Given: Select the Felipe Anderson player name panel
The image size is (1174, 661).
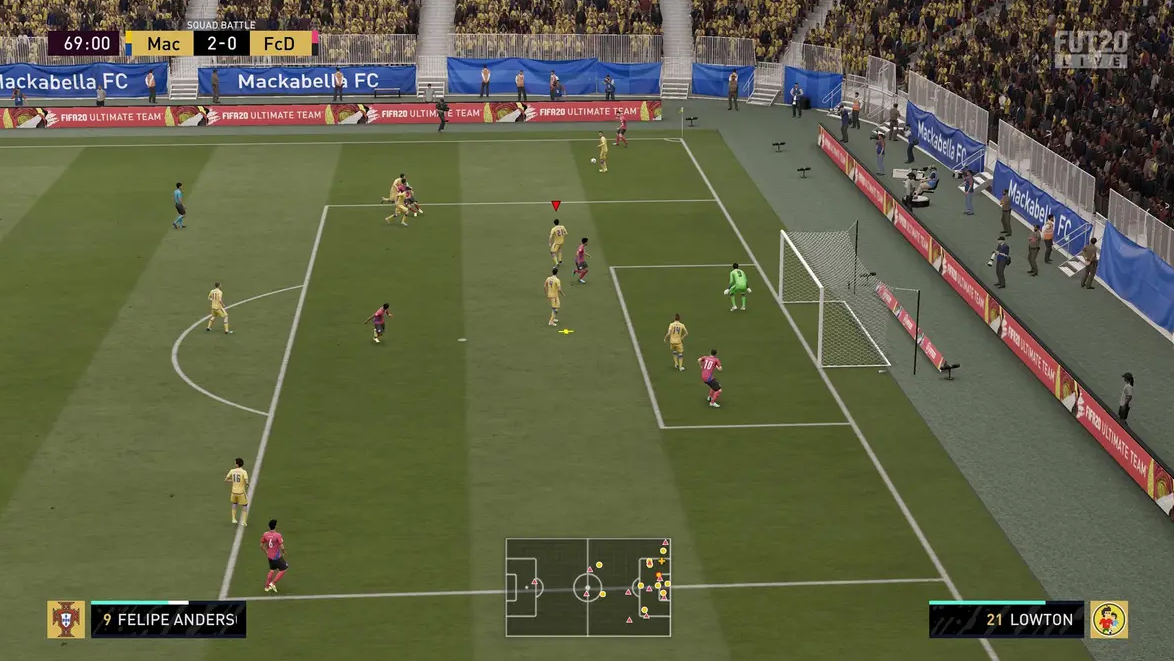Looking at the screenshot, I should point(168,620).
